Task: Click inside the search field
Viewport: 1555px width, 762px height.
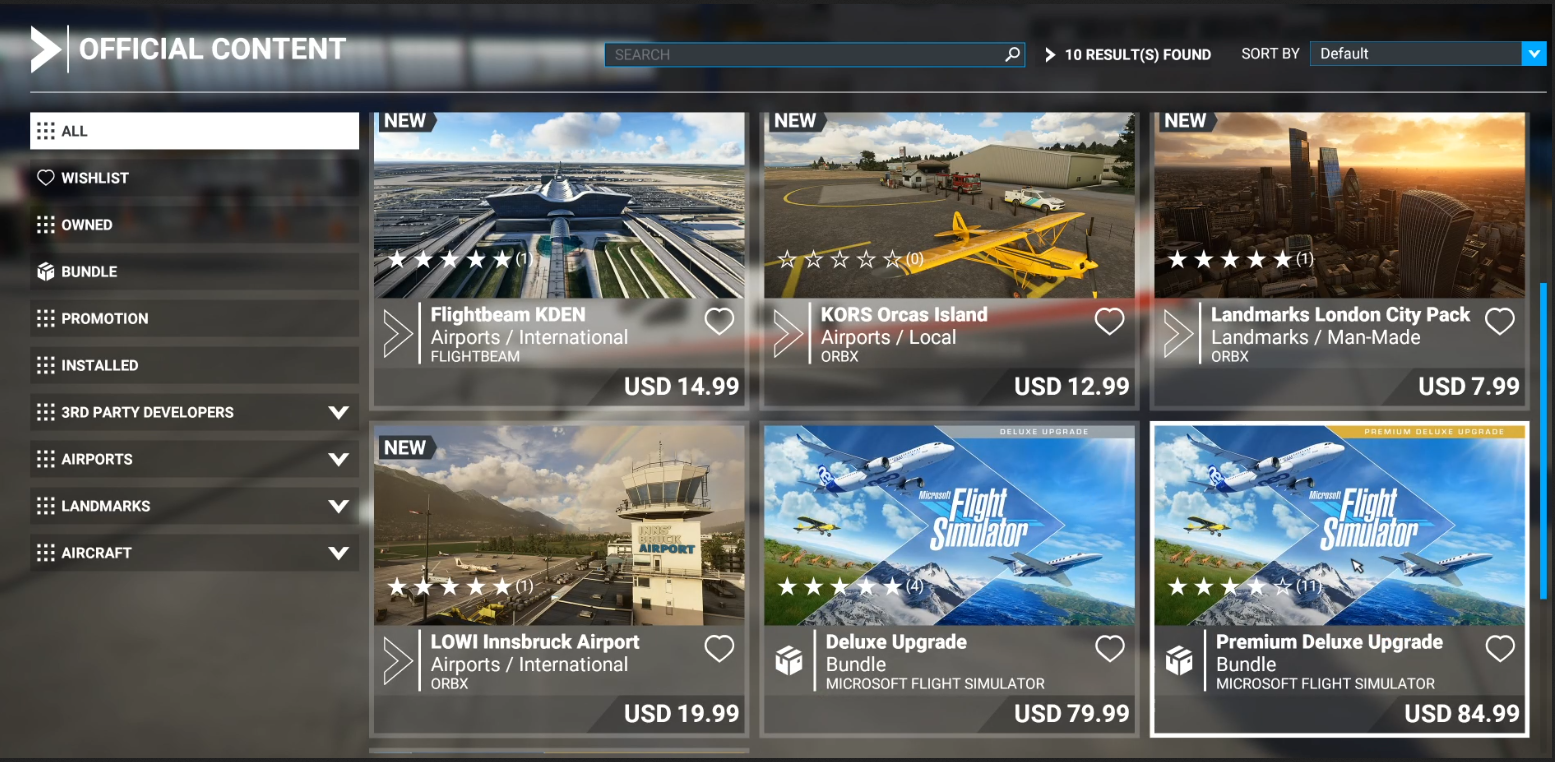Action: [x=810, y=55]
